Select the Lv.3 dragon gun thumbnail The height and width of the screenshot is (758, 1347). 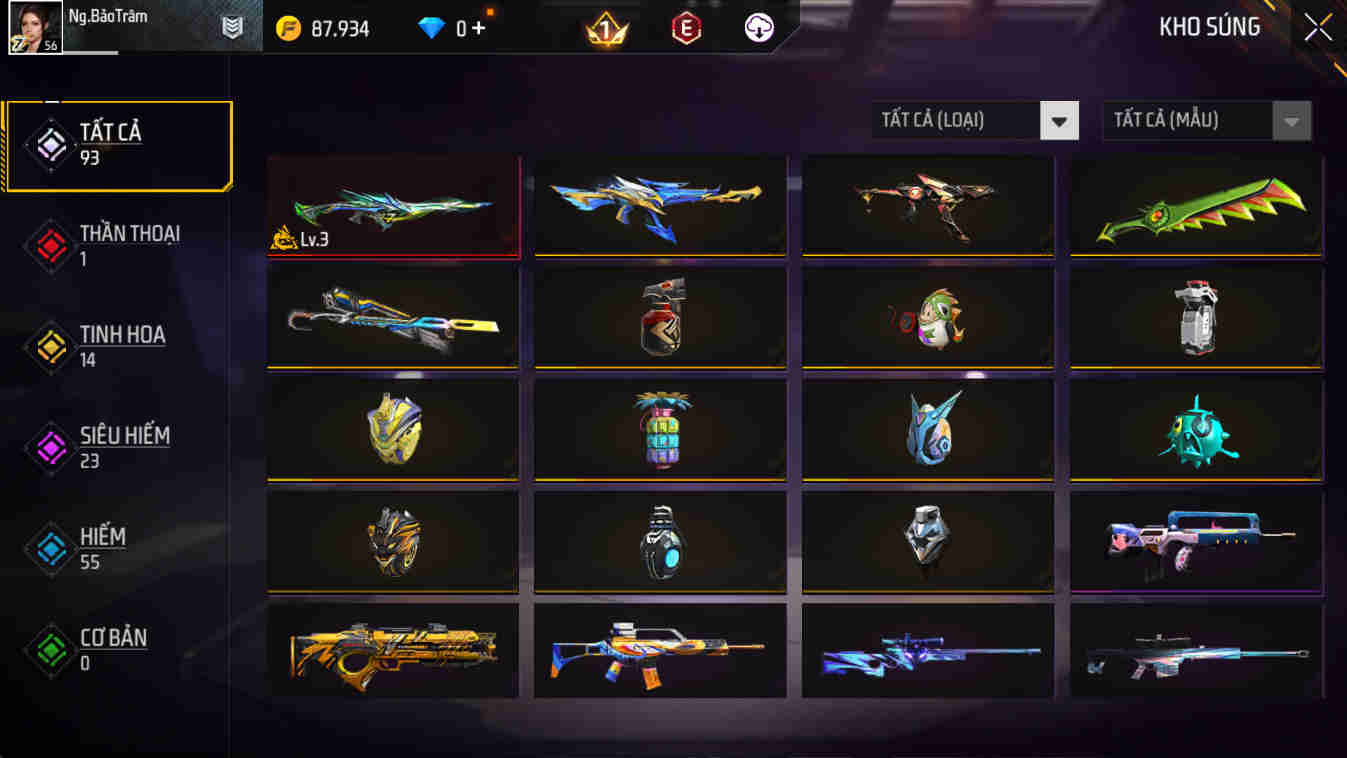392,206
